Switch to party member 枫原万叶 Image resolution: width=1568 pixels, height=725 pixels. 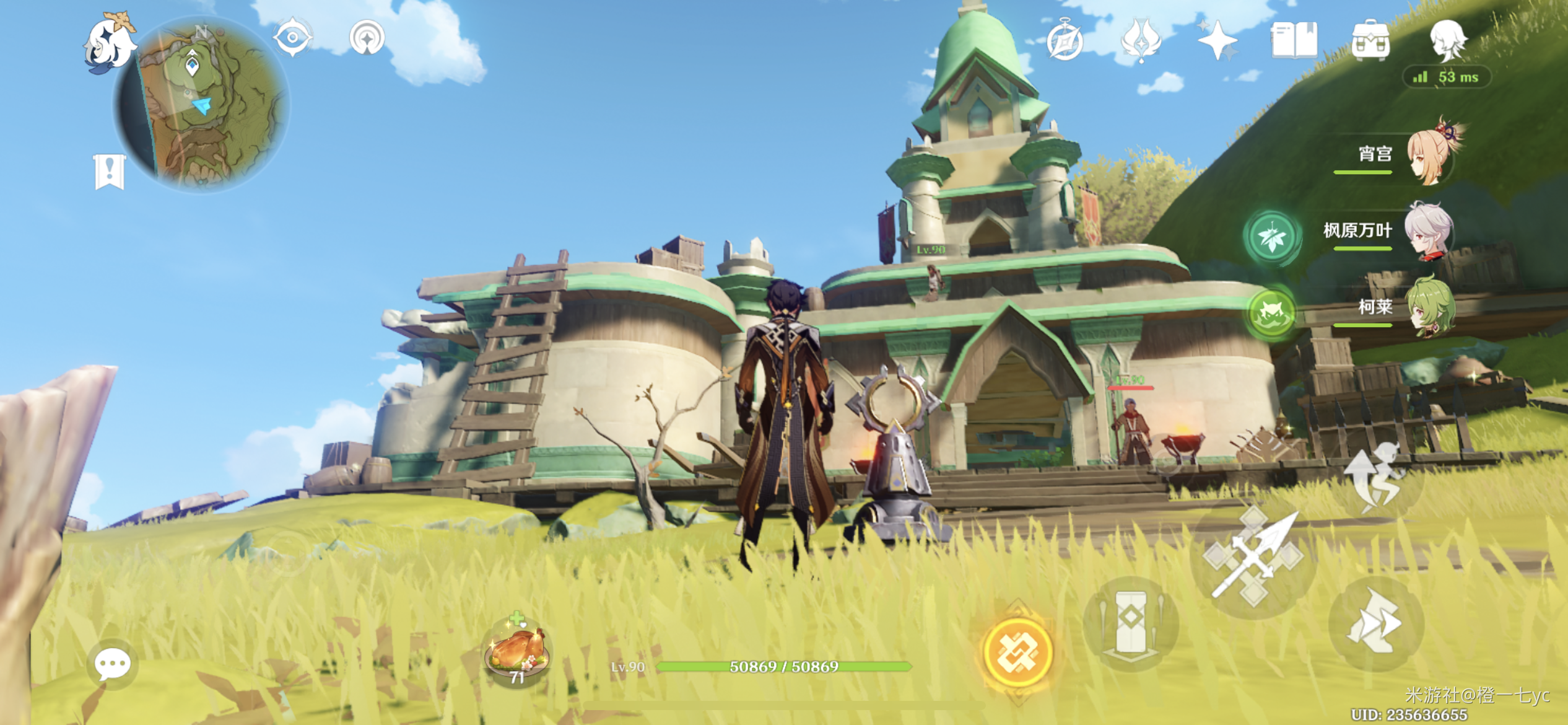click(1427, 232)
